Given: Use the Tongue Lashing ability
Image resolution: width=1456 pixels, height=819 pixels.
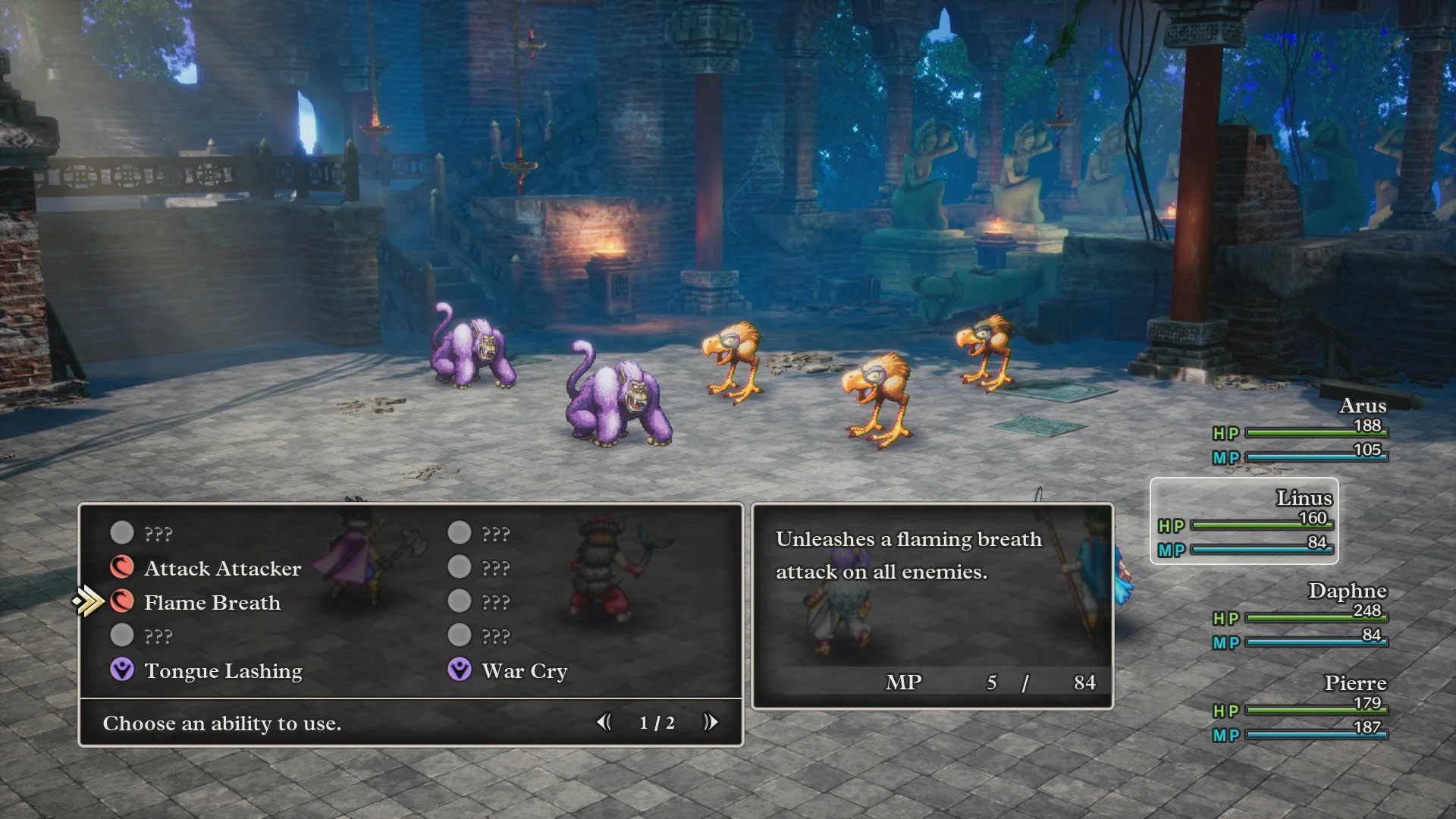Looking at the screenshot, I should (222, 671).
